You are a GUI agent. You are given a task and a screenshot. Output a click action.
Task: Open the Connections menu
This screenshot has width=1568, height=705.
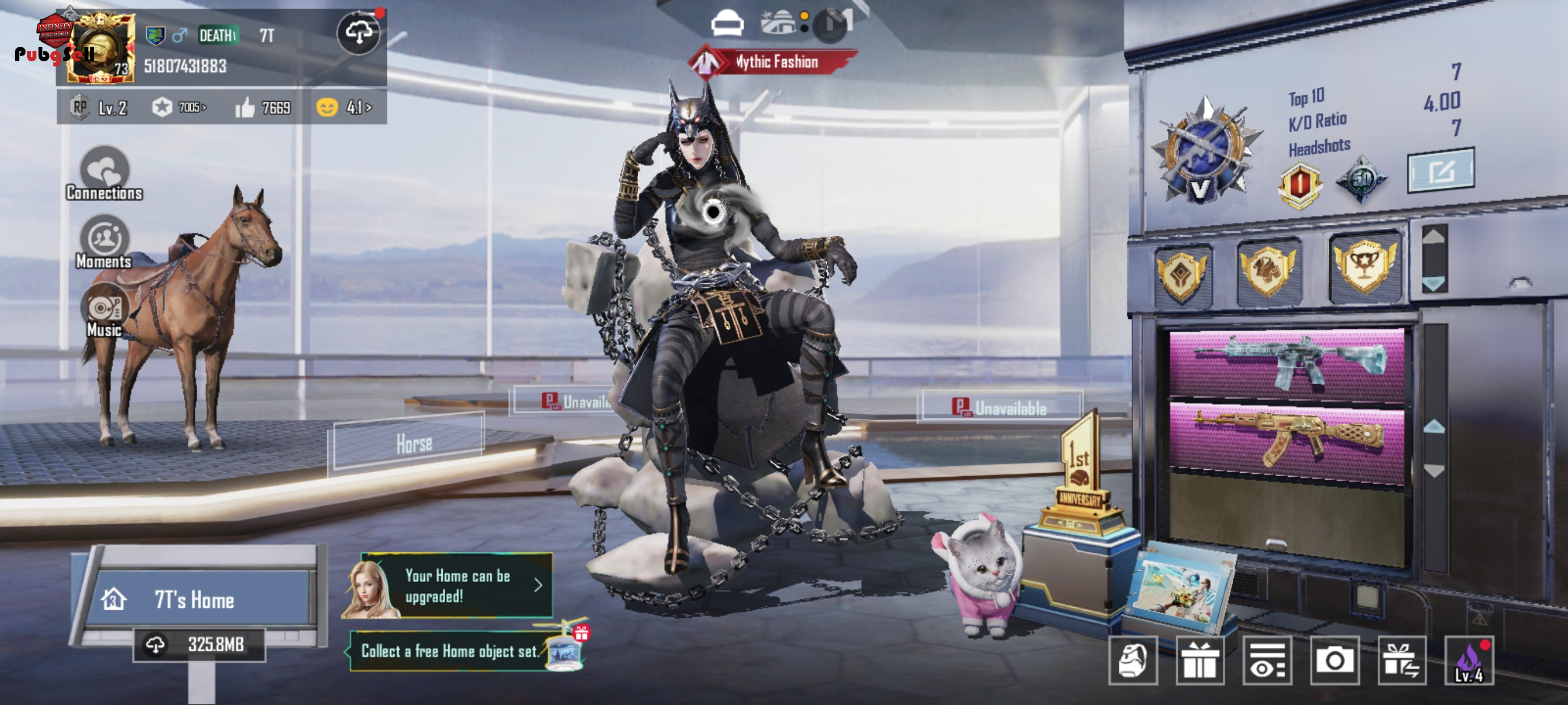coord(104,174)
